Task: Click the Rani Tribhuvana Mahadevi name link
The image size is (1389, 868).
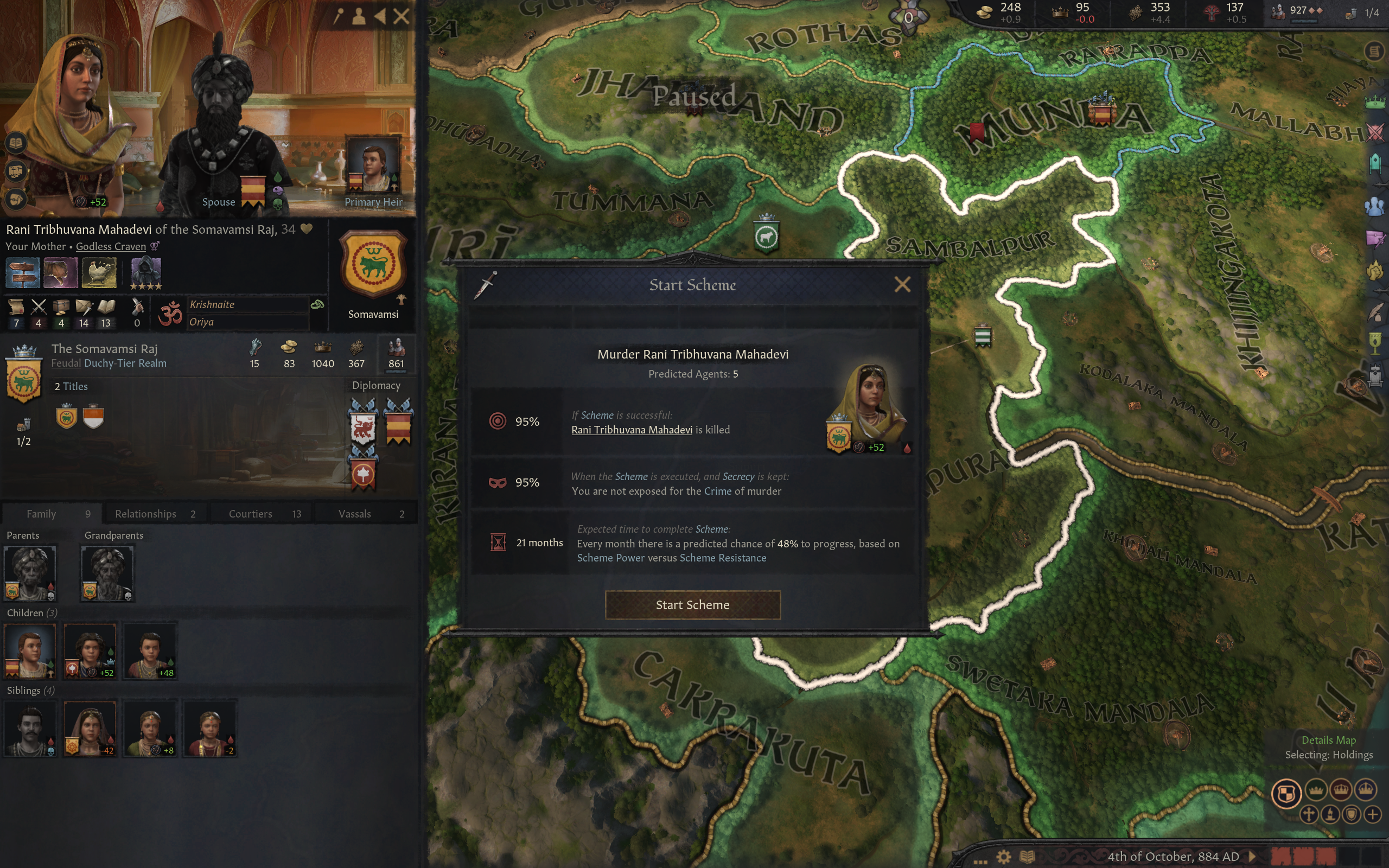Action: click(x=632, y=430)
